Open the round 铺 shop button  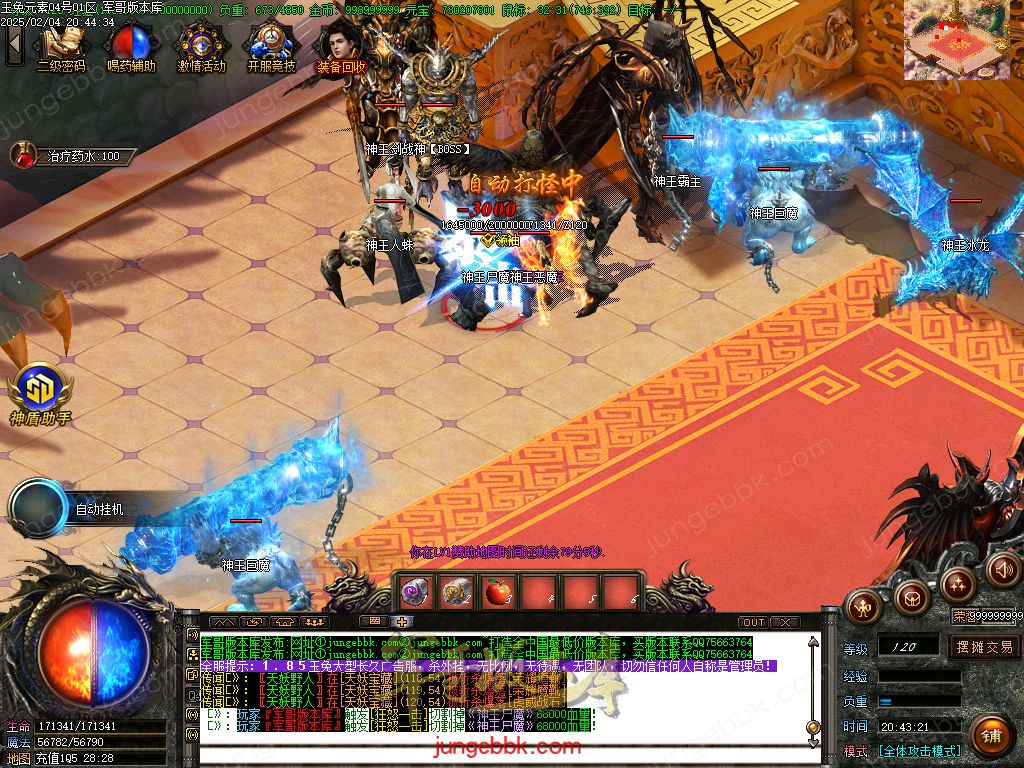[x=990, y=737]
